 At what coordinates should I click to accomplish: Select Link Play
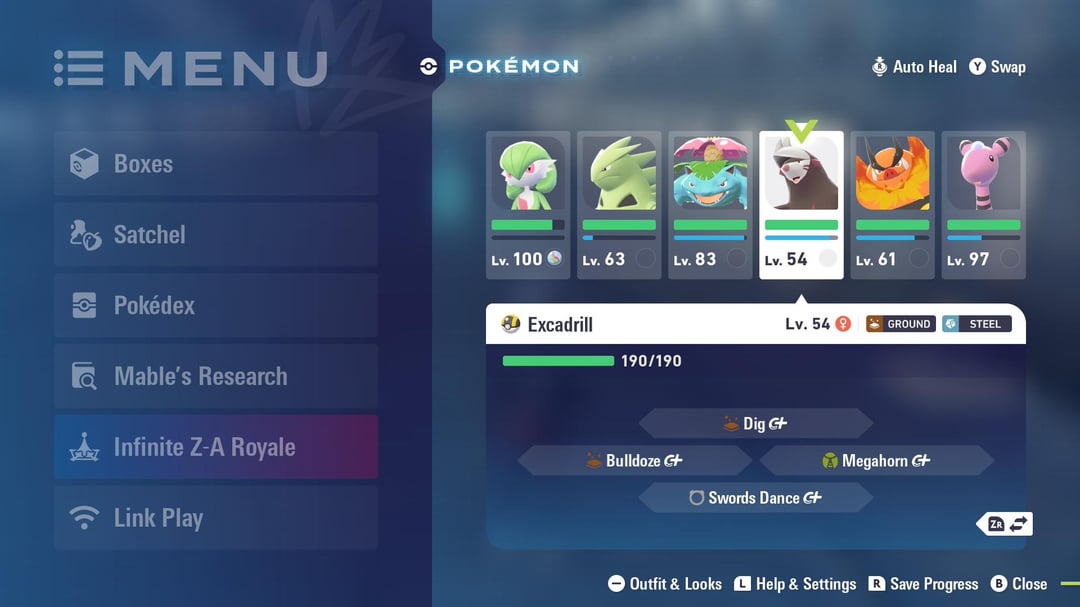point(216,518)
